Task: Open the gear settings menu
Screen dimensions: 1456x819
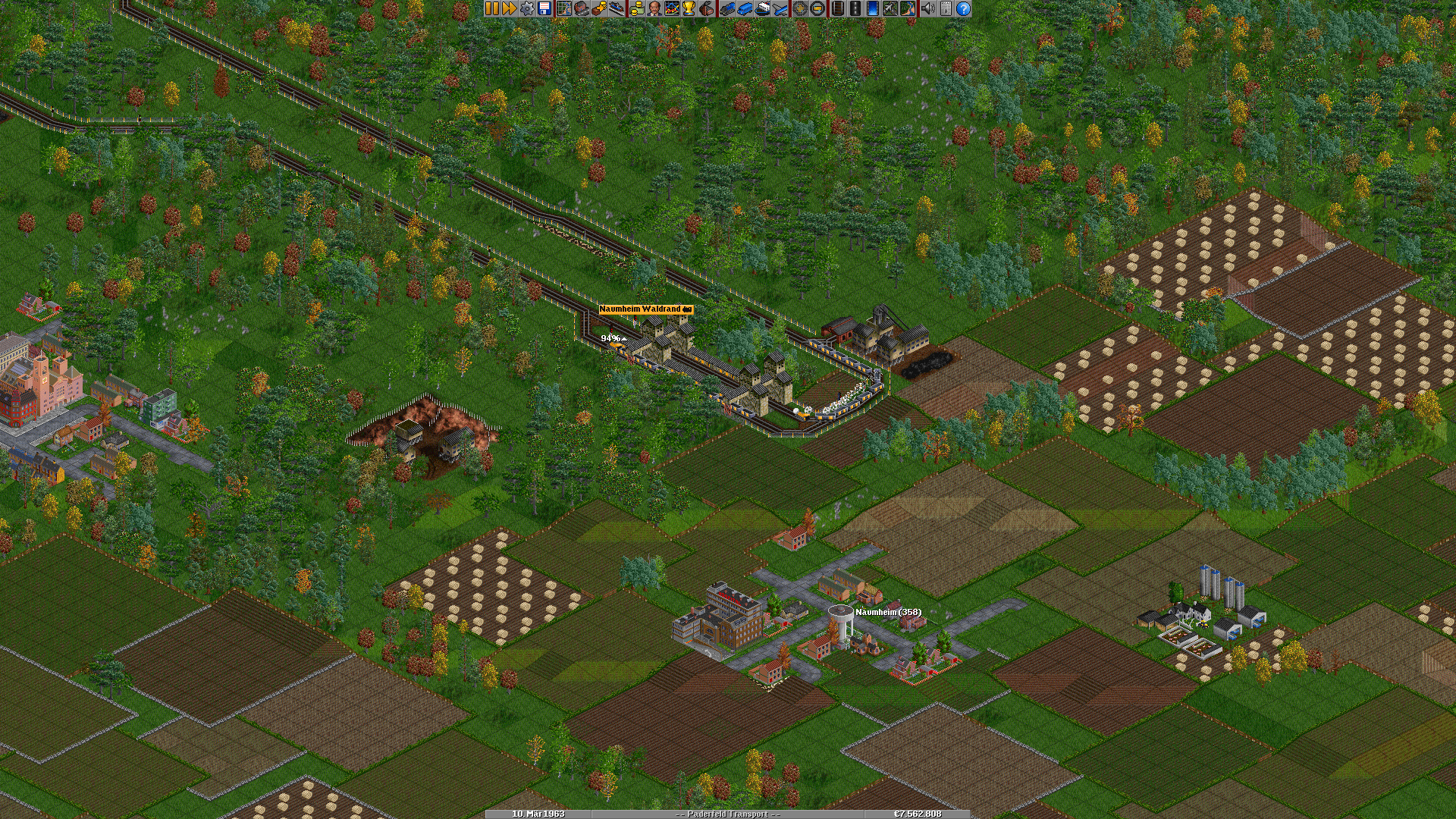Action: (x=527, y=8)
